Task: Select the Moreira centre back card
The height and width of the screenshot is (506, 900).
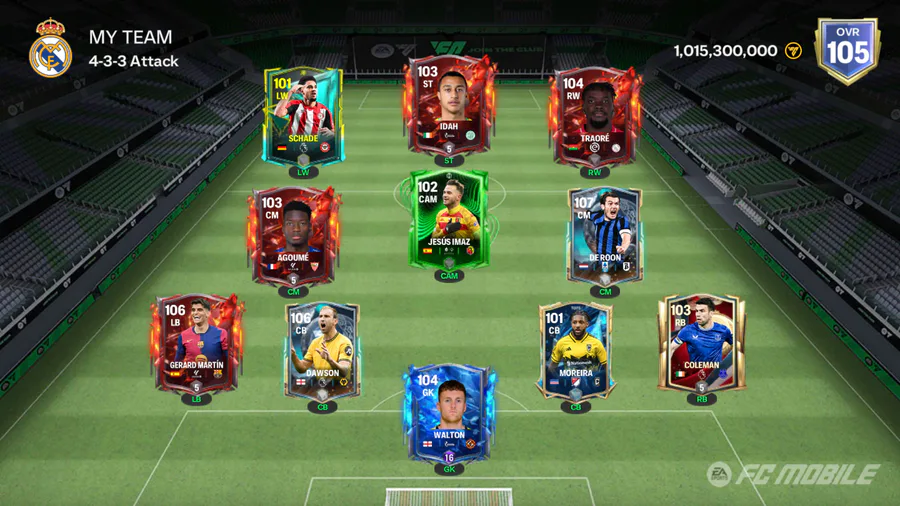Action: click(x=575, y=352)
